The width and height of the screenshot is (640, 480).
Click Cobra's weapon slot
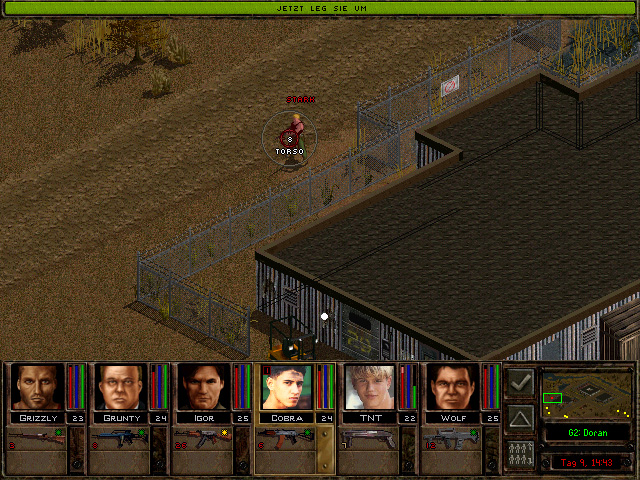pos(285,438)
